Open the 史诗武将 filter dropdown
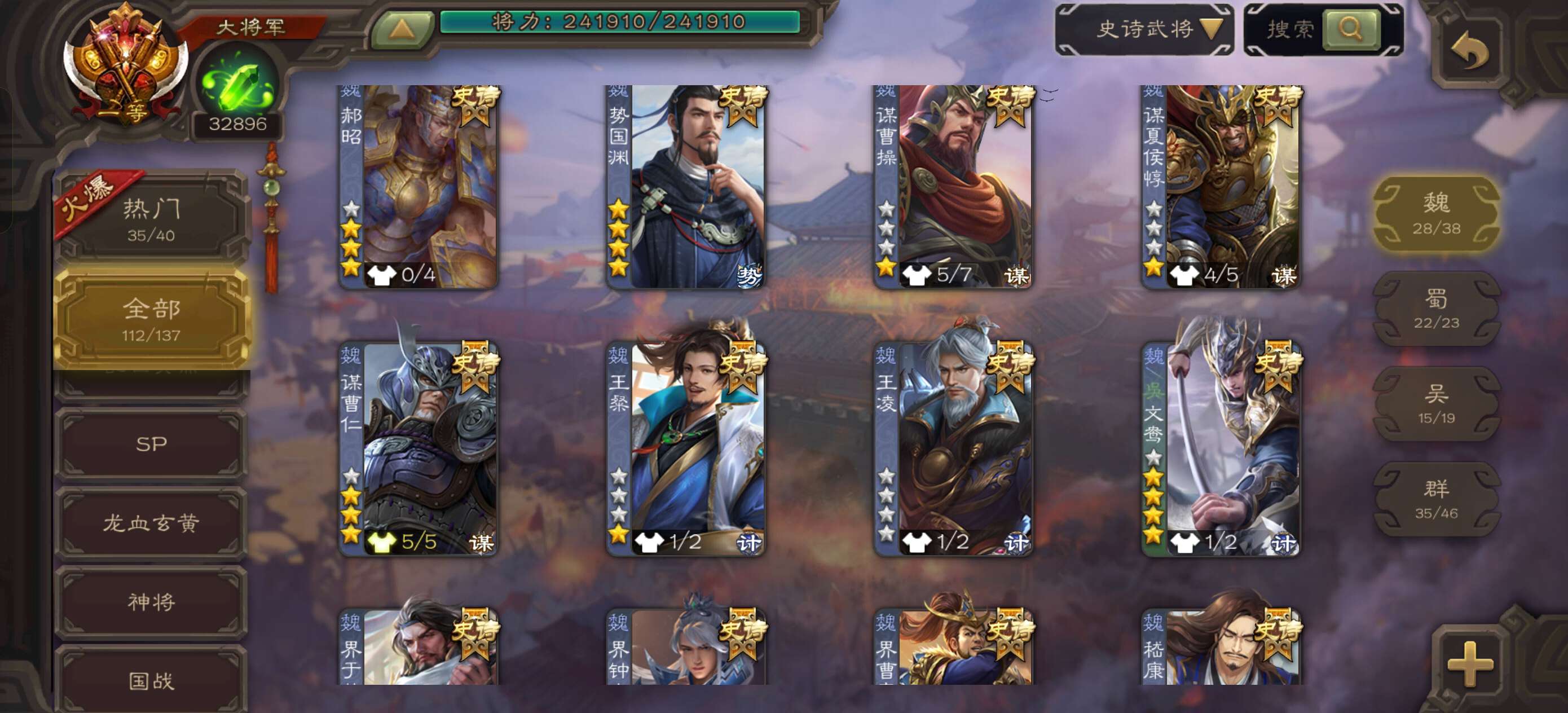The image size is (1568, 713). pos(1146,29)
